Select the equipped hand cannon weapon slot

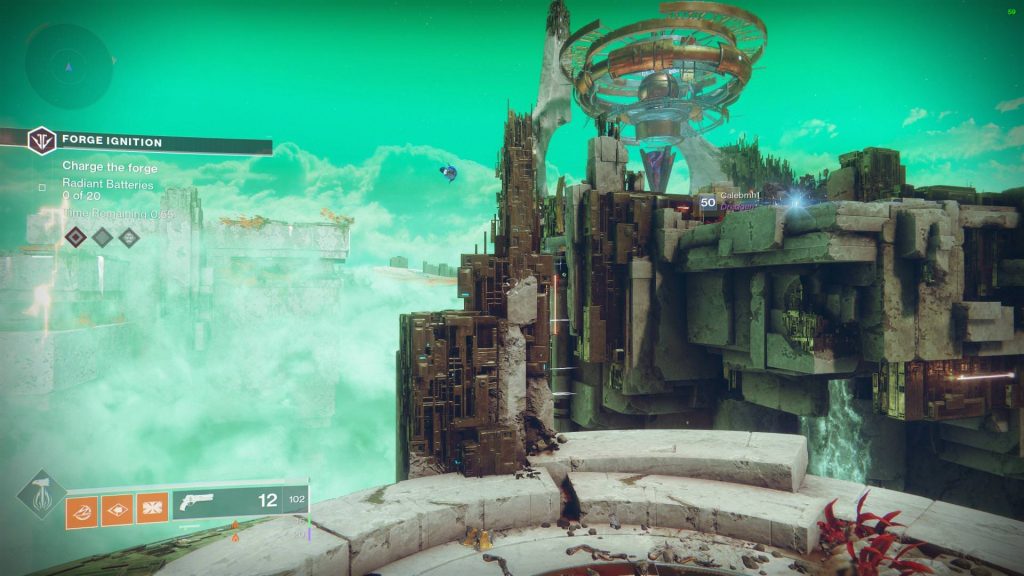[239, 501]
